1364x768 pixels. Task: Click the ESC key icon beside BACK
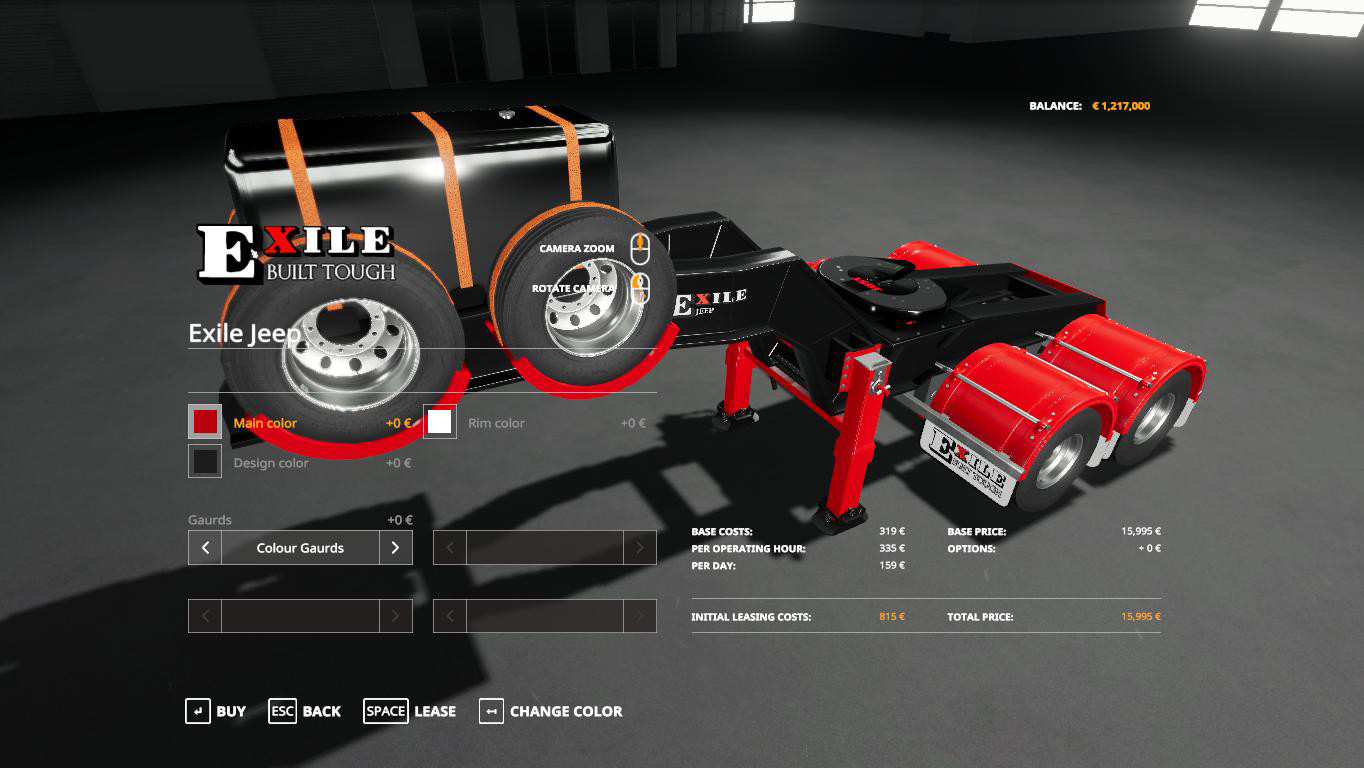282,711
